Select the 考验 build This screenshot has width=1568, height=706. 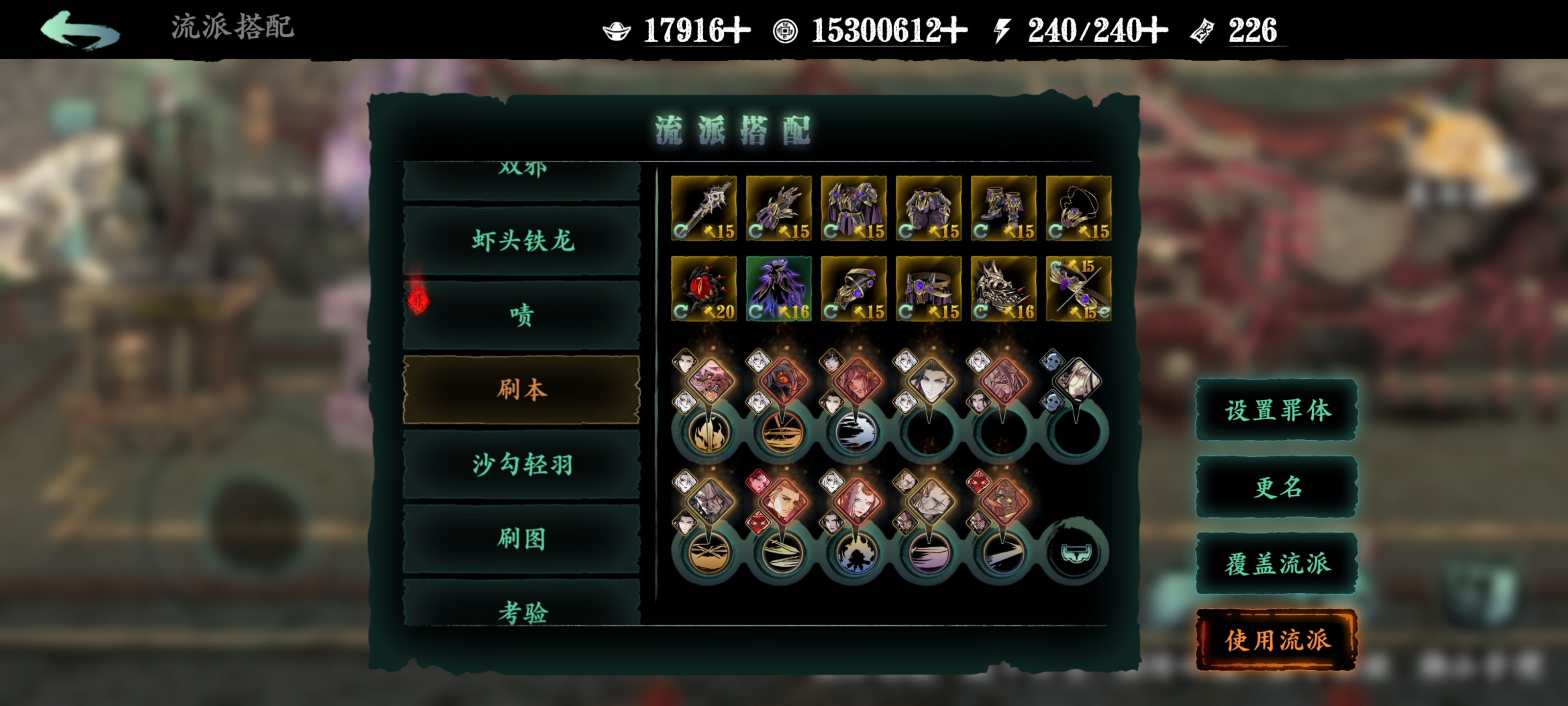tap(522, 610)
